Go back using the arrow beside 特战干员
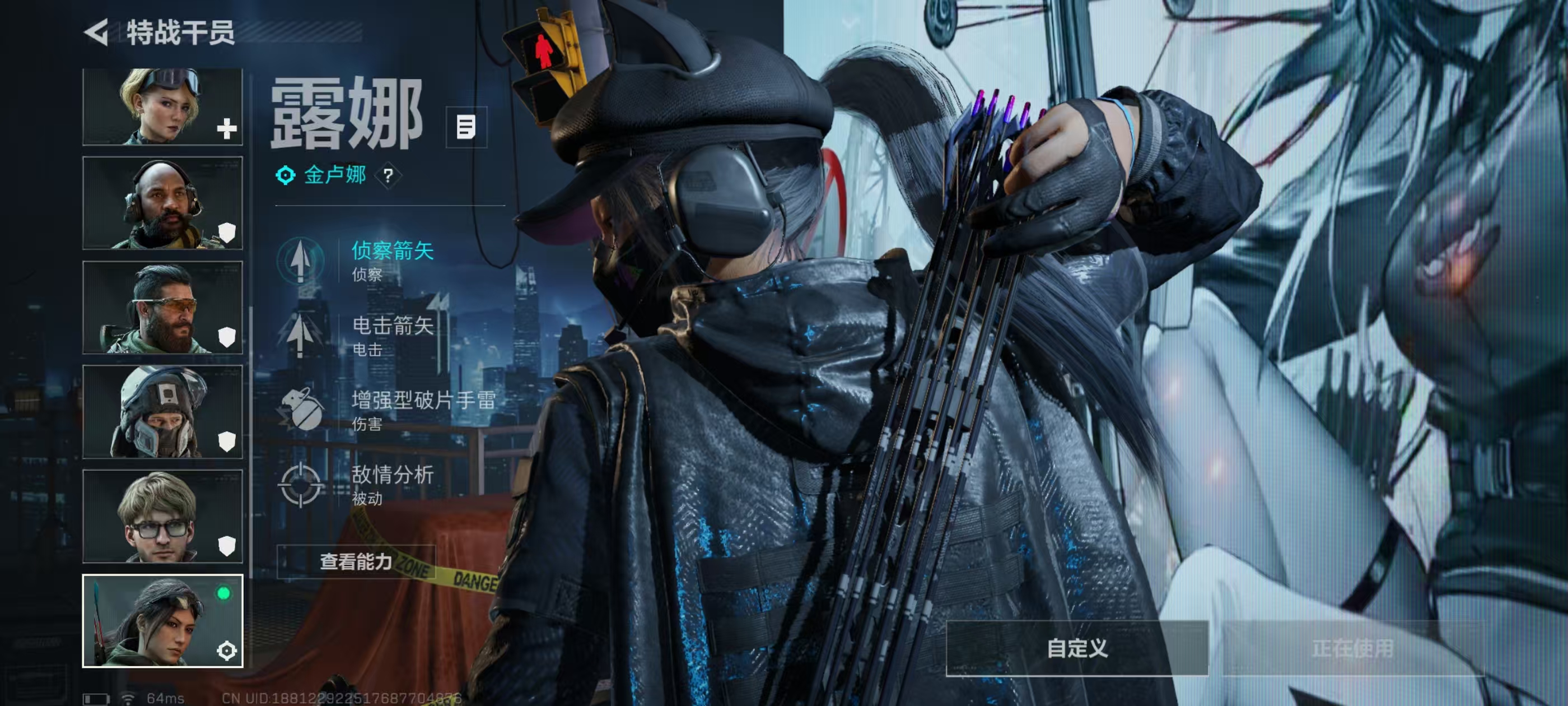 [x=97, y=32]
